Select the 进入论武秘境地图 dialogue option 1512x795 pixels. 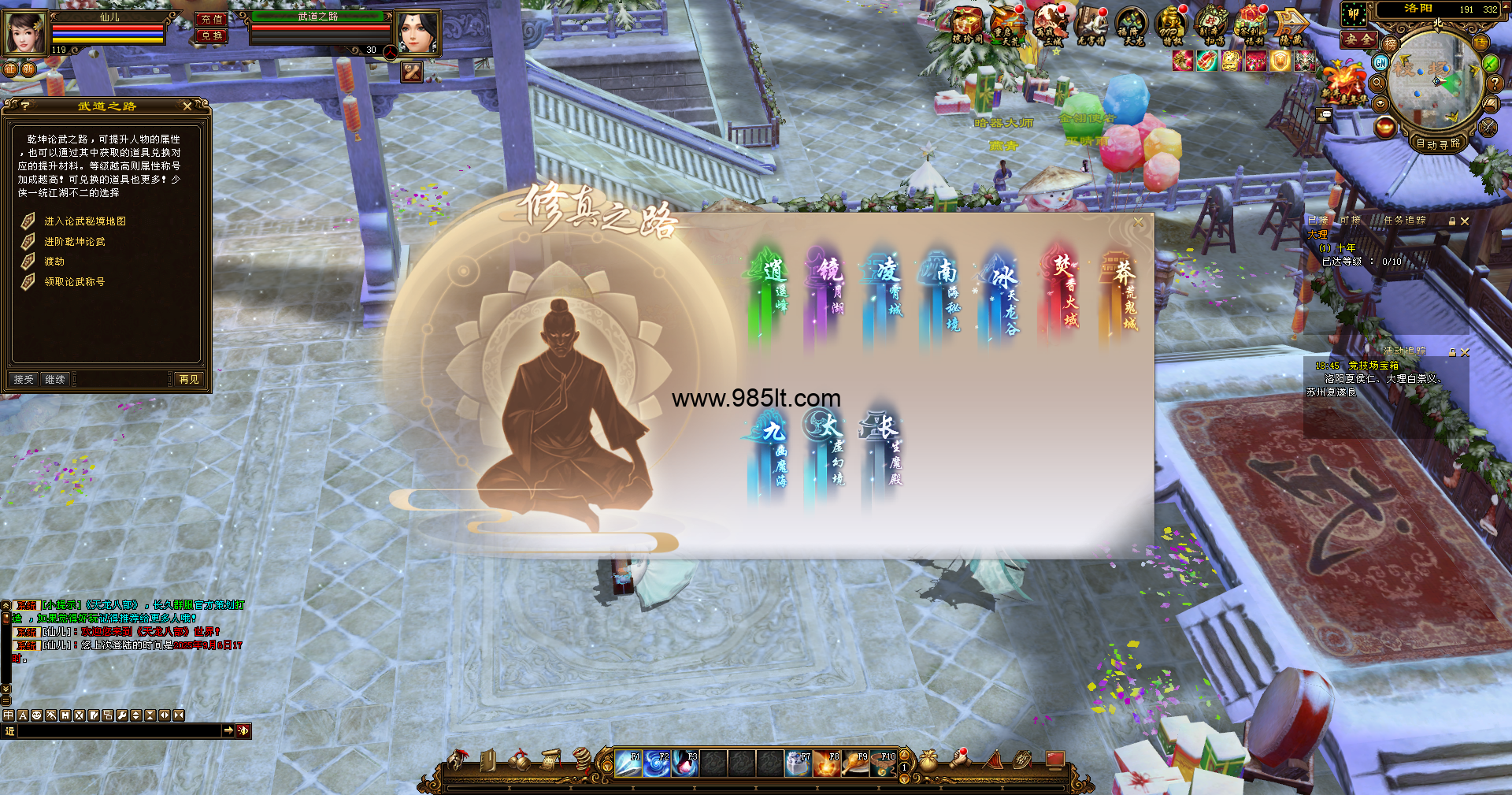tap(85, 221)
